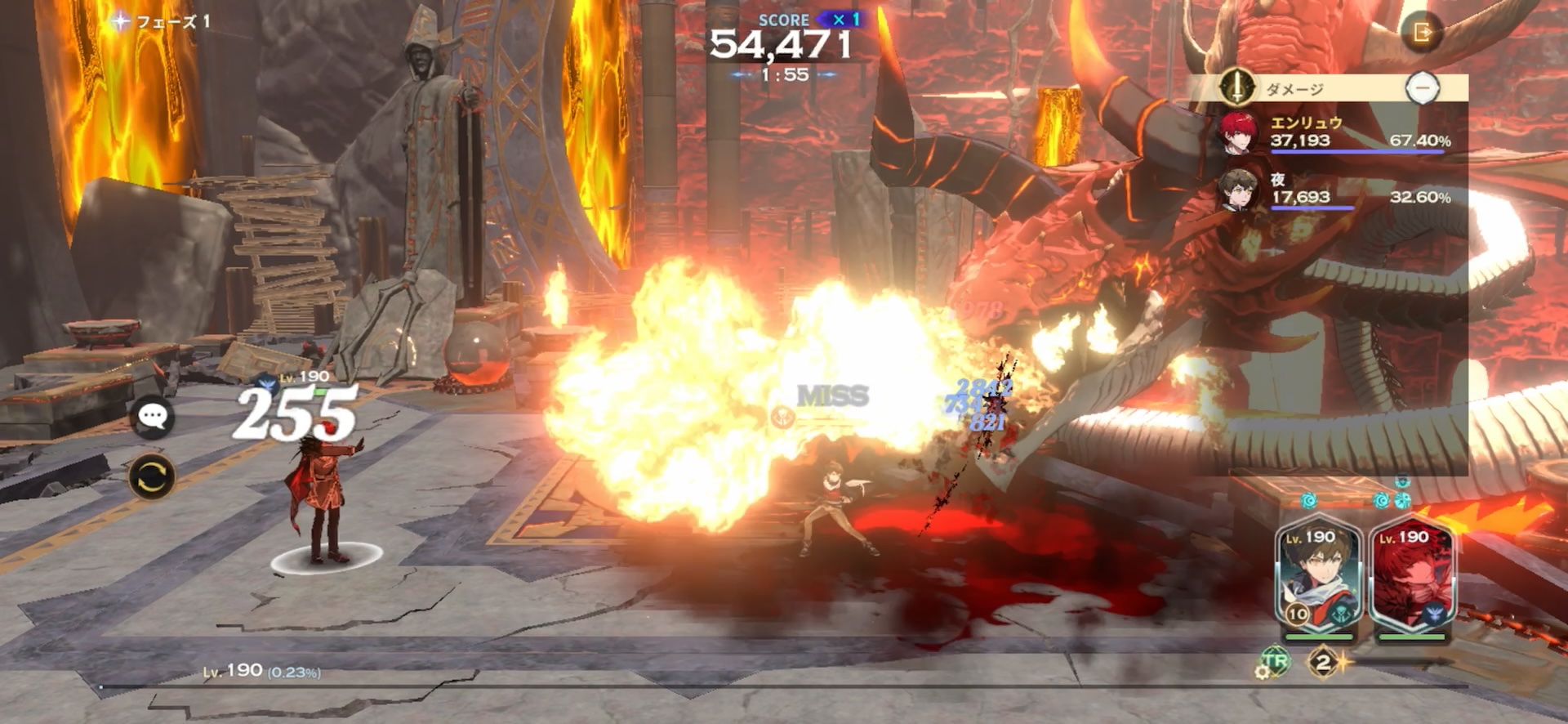Select the brown-haired character card
Image resolution: width=1568 pixels, height=724 pixels.
(1318, 576)
